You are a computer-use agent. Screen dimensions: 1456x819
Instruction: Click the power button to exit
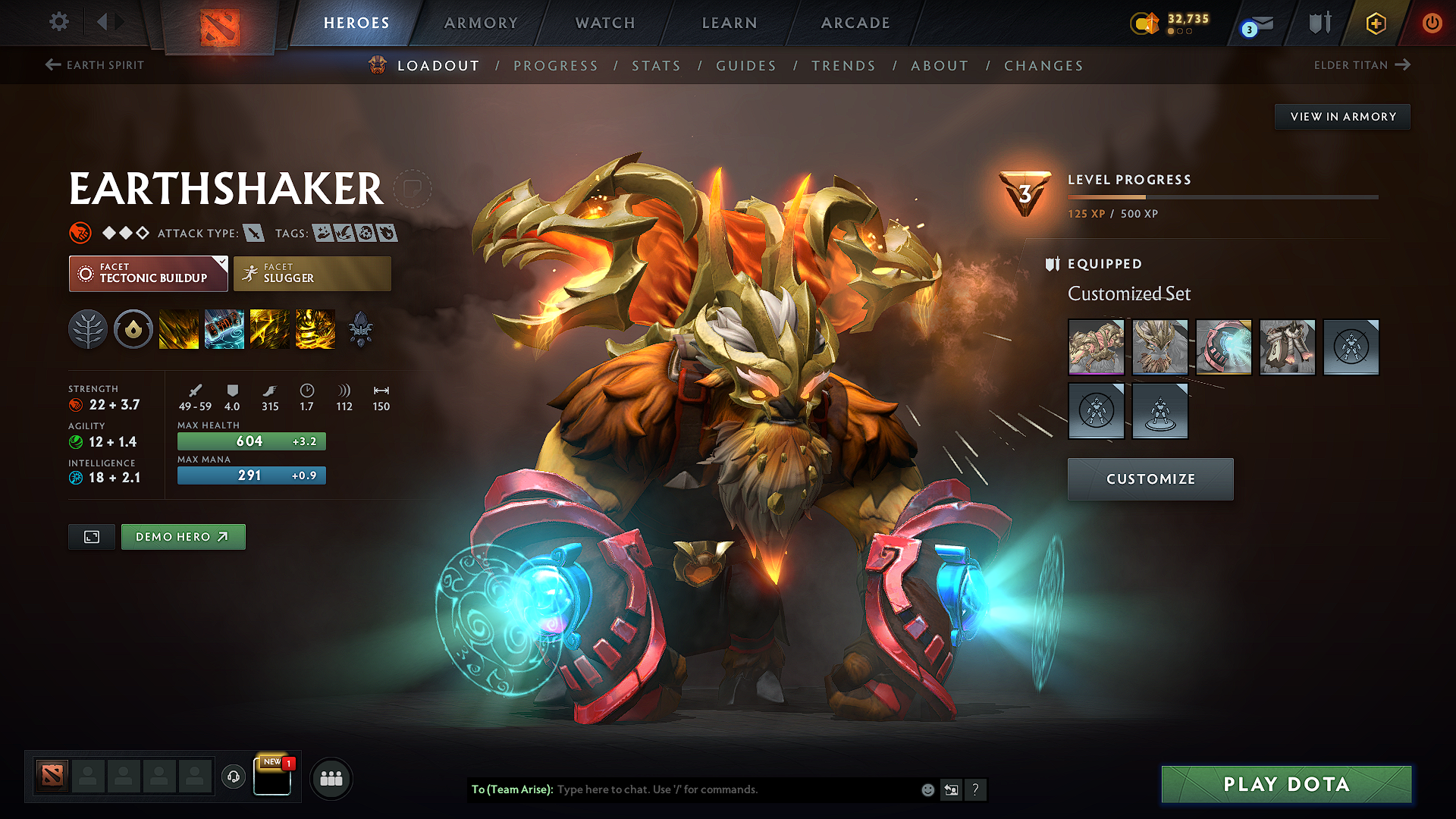point(1432,23)
